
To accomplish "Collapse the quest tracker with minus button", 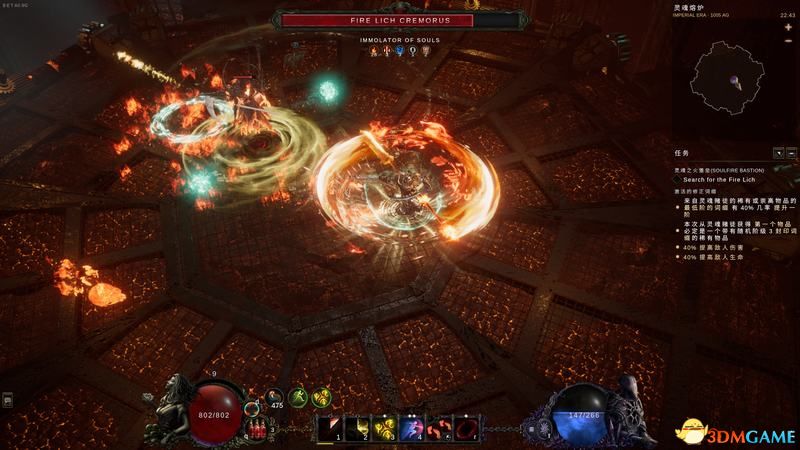I will click(x=789, y=153).
